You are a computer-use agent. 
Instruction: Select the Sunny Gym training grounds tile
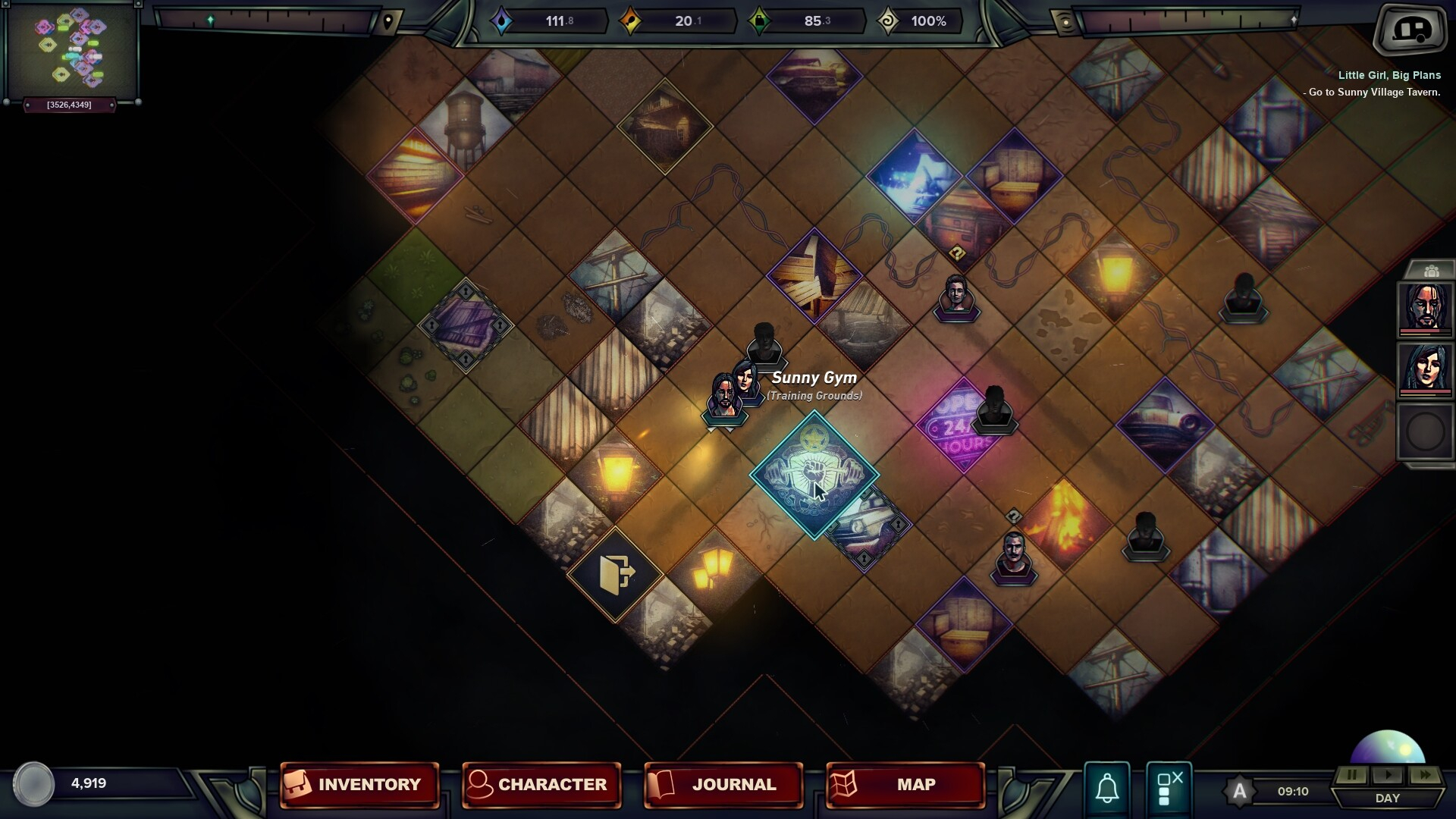pos(814,475)
